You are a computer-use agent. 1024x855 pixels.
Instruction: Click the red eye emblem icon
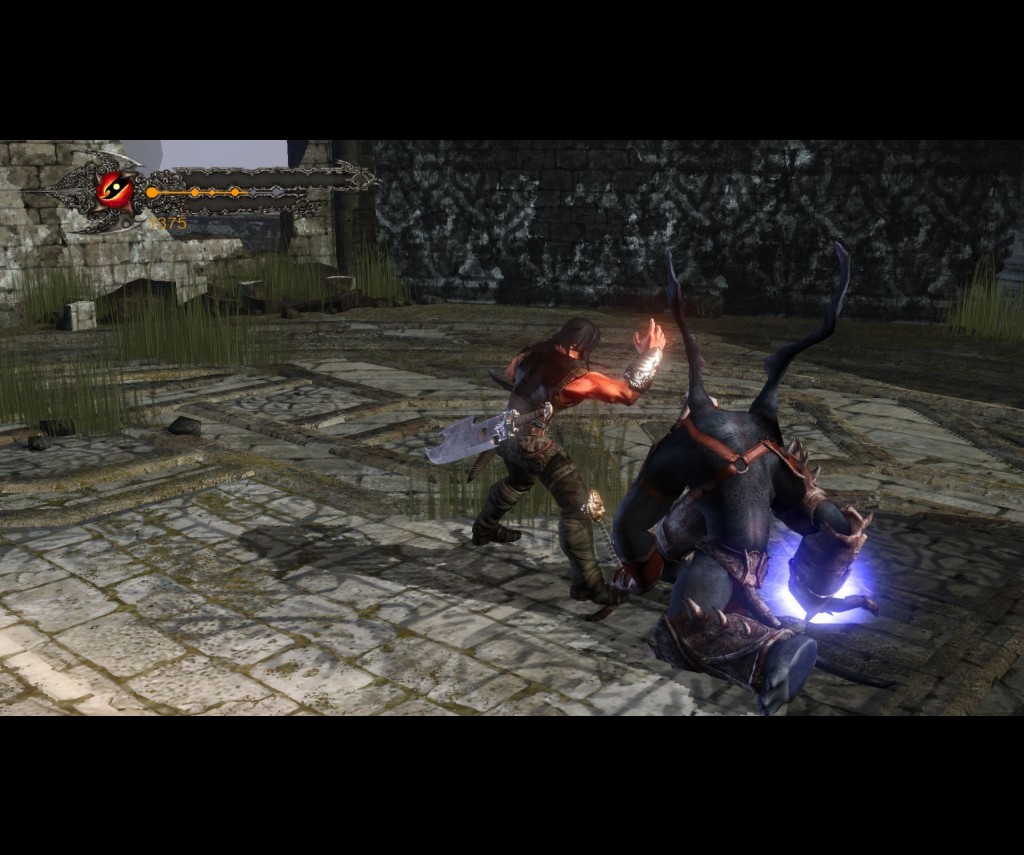[x=115, y=188]
